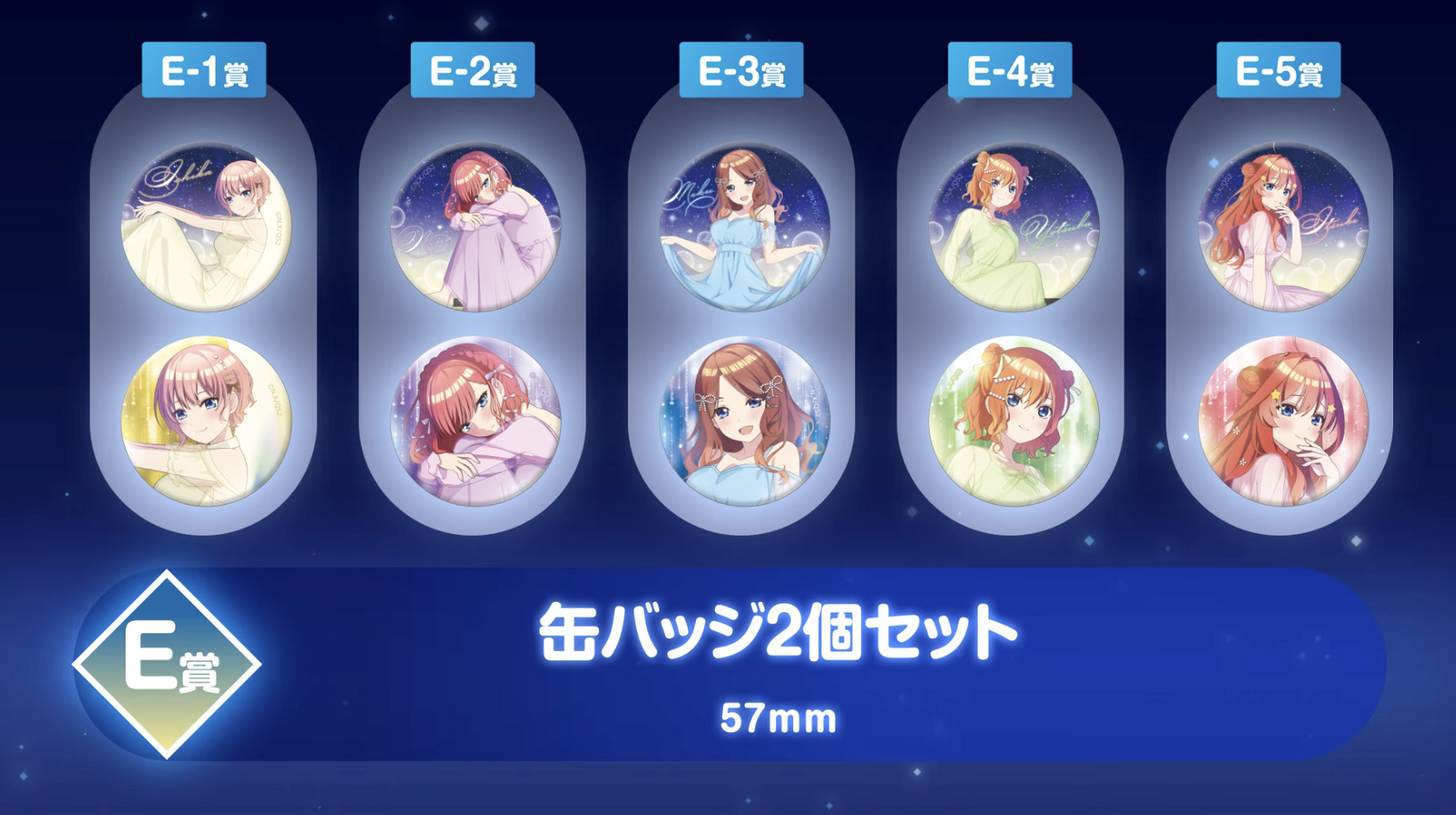Image resolution: width=1456 pixels, height=815 pixels.
Task: Pick the close-up Yotsuba badge with green background
Action: pyautogui.click(x=1013, y=422)
